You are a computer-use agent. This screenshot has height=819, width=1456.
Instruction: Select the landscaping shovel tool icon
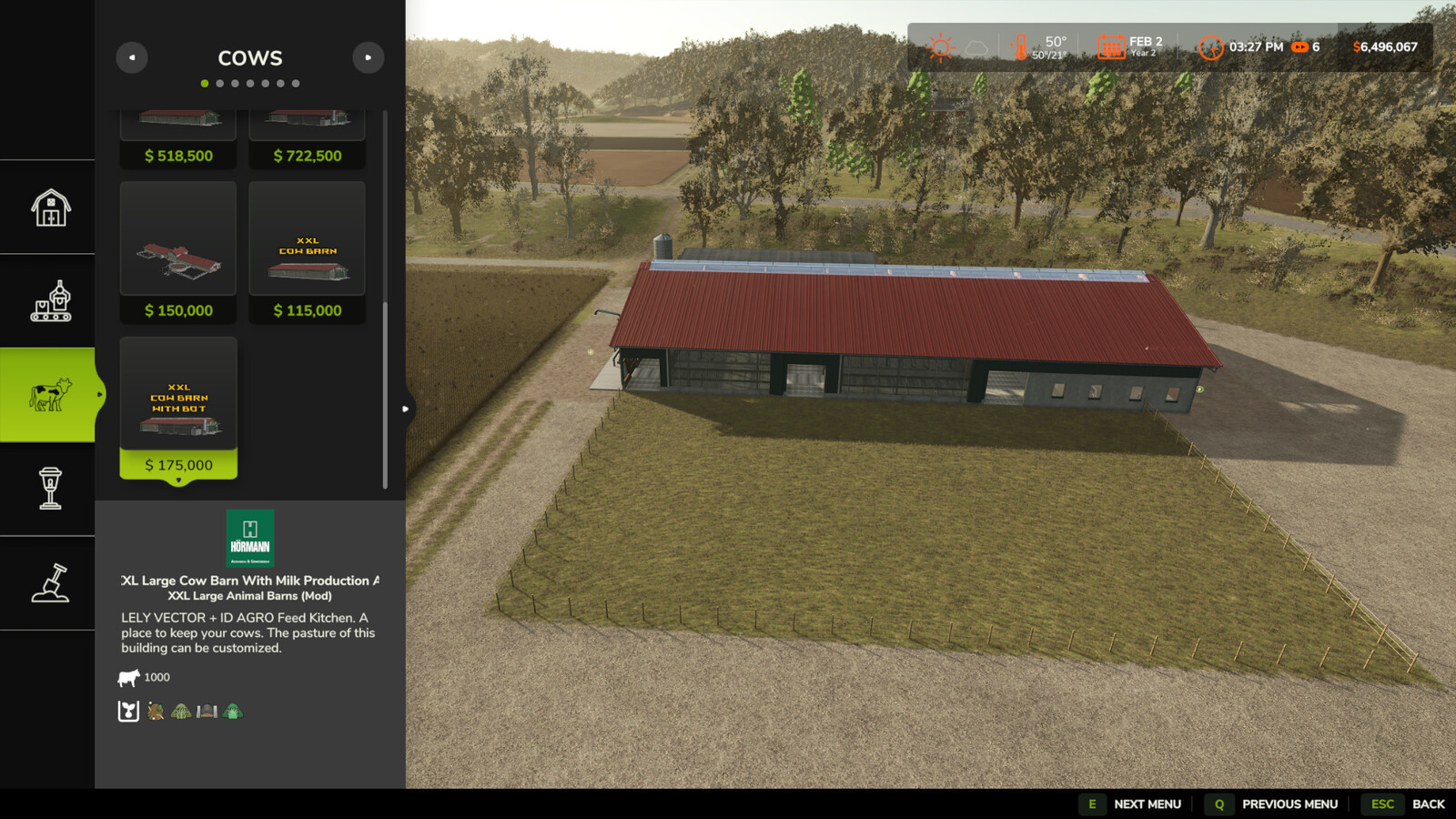pyautogui.click(x=49, y=583)
